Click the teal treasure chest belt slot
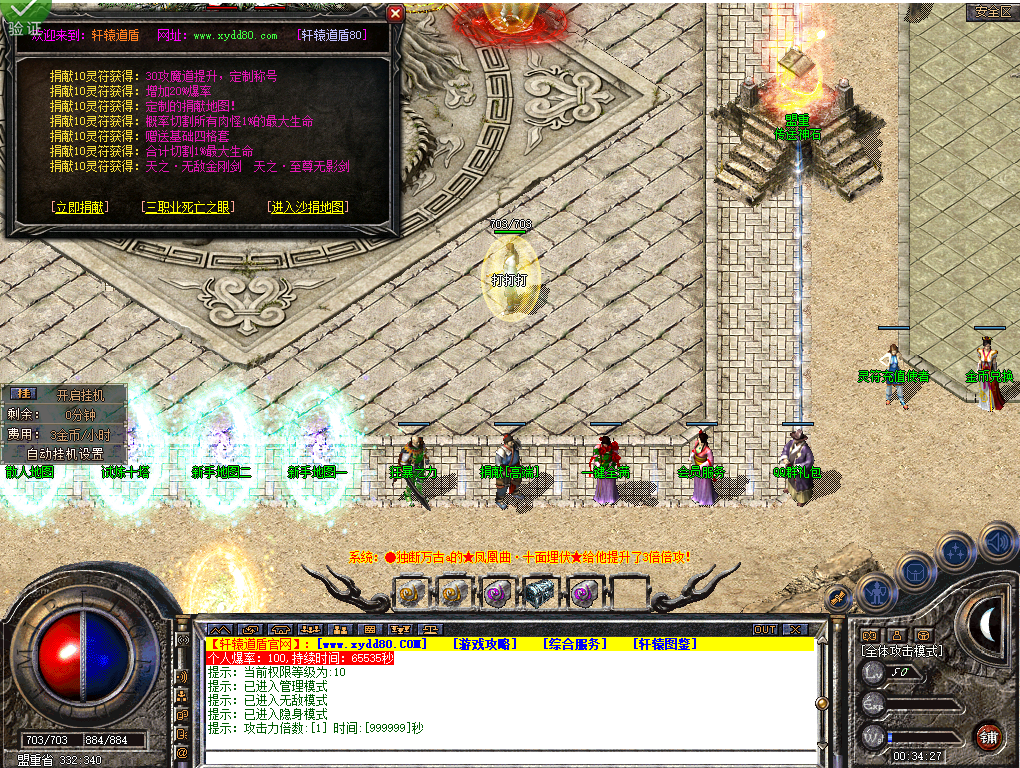1020x768 pixels. coord(540,592)
